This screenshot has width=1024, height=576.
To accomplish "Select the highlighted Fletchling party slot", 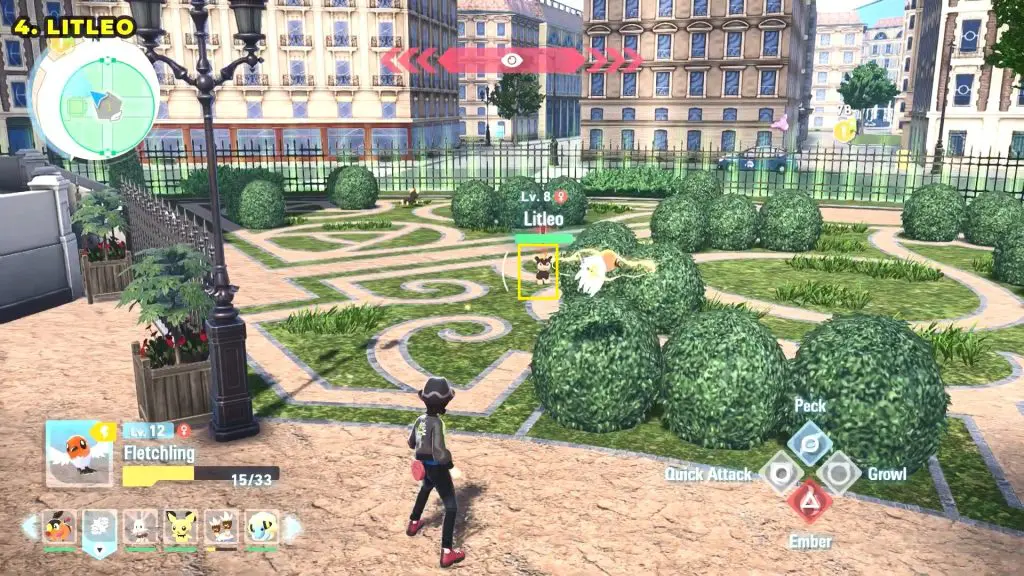I will (99, 529).
